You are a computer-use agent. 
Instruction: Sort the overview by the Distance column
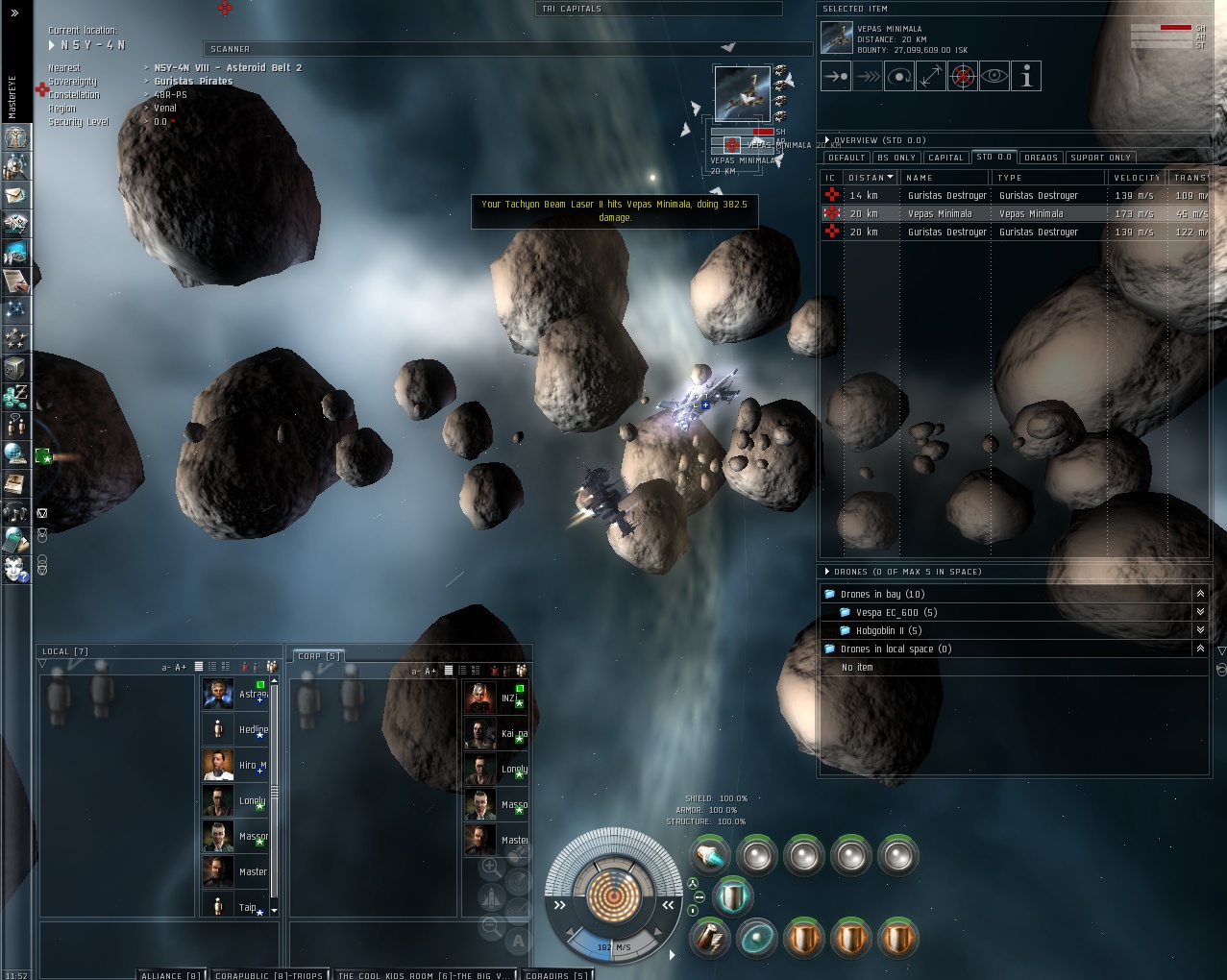pos(870,178)
